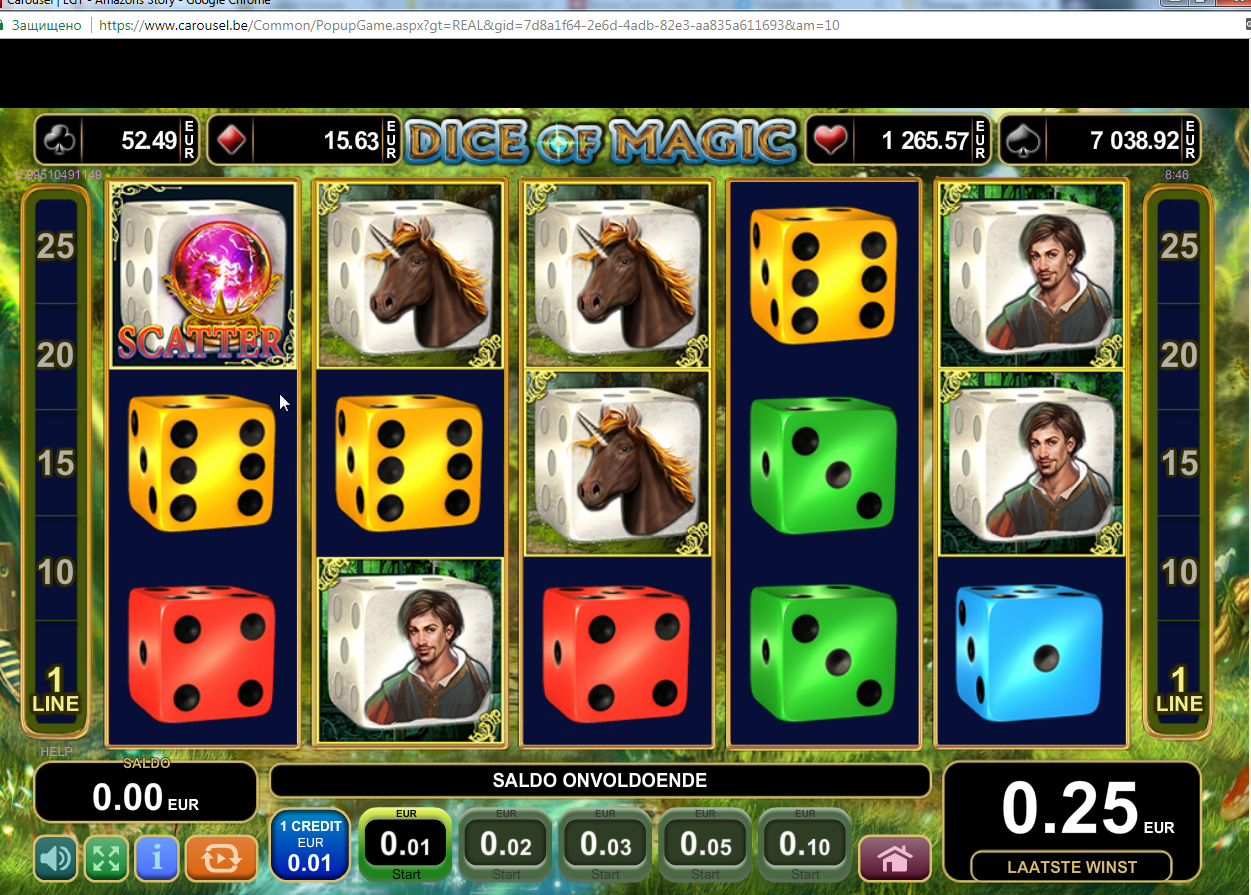1251x895 pixels.
Task: Open the blue info paytable button
Action: tap(158, 858)
